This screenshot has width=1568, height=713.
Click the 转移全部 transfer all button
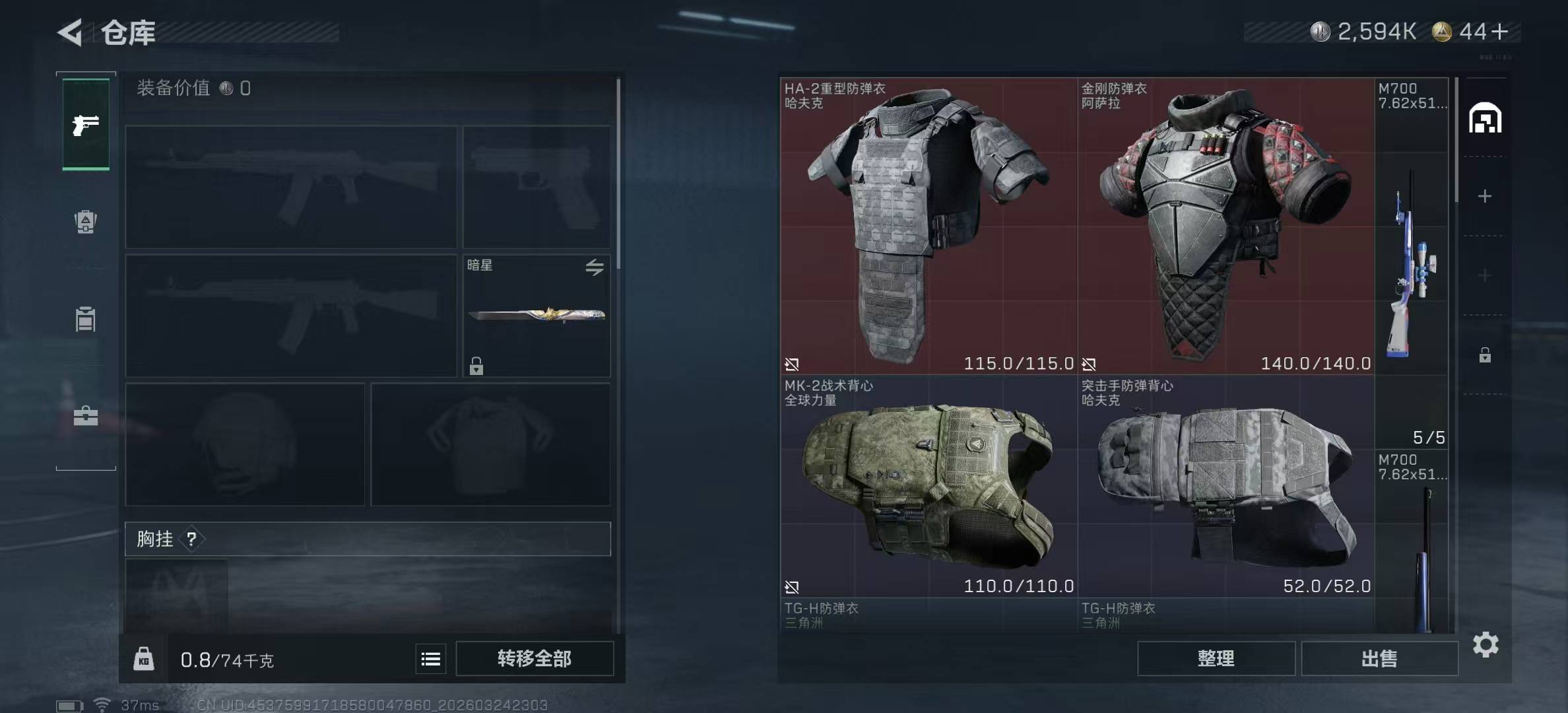[535, 659]
